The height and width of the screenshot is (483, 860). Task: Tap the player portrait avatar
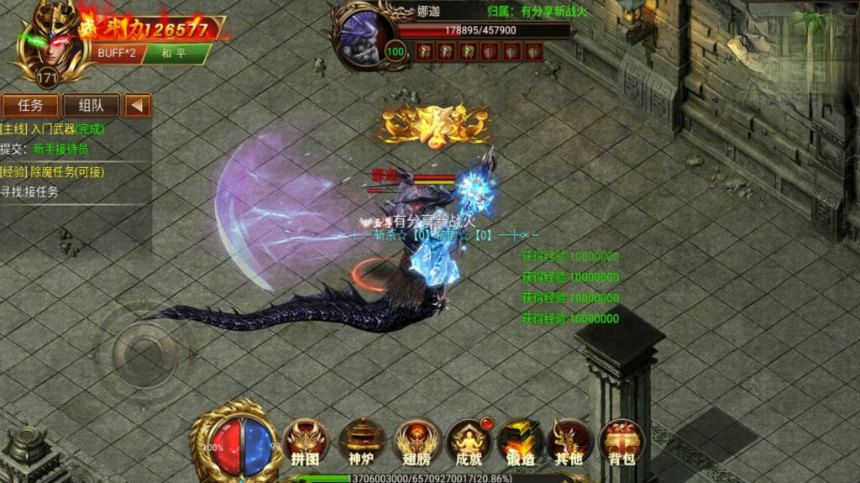pyautogui.click(x=43, y=38)
